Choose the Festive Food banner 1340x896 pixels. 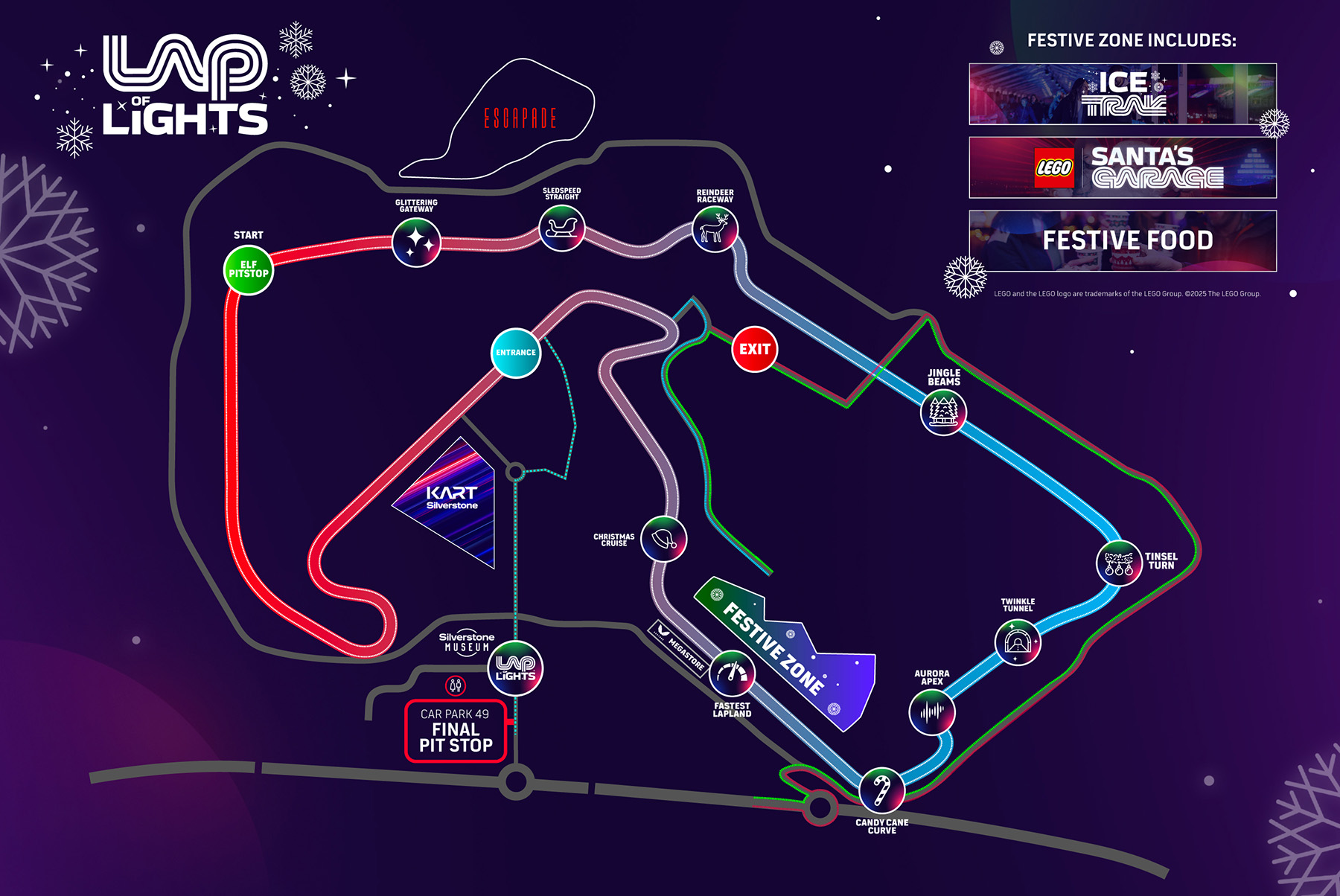1122,240
